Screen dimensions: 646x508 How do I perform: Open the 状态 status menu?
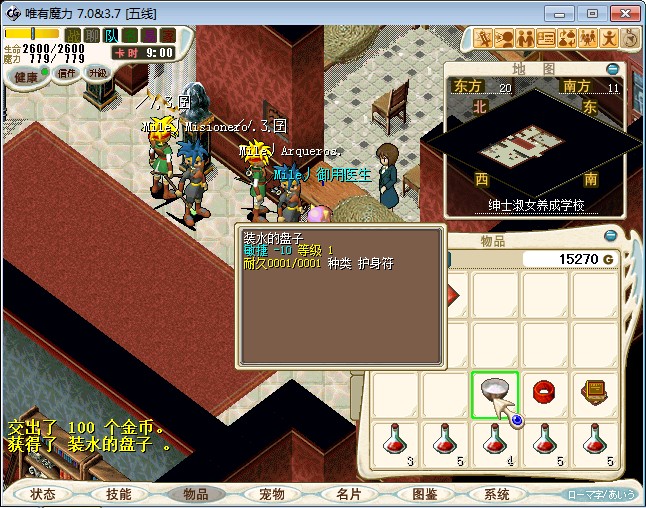coord(43,494)
